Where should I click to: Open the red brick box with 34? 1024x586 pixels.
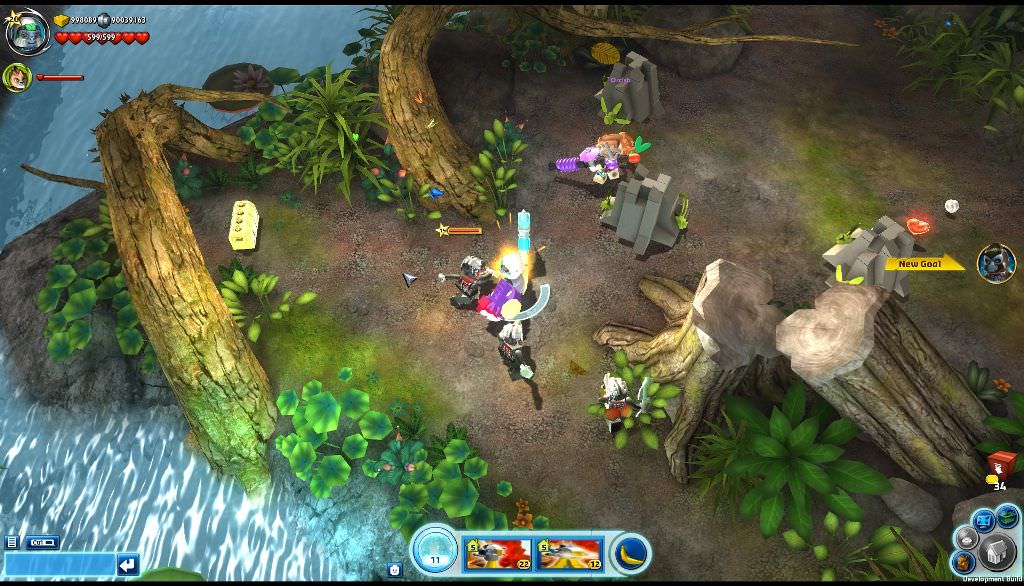tap(1000, 467)
